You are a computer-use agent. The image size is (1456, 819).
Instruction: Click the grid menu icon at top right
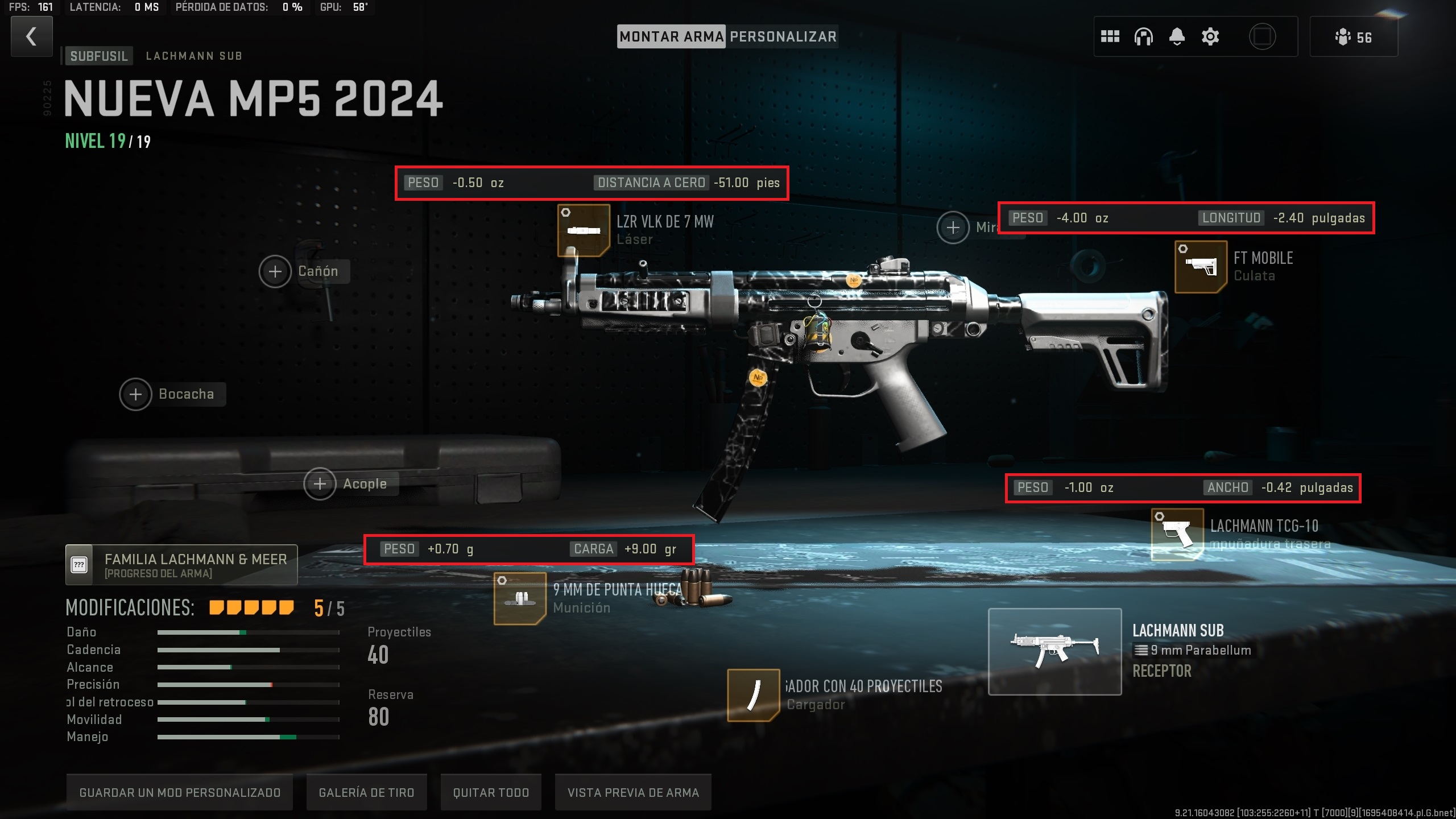point(1111,37)
